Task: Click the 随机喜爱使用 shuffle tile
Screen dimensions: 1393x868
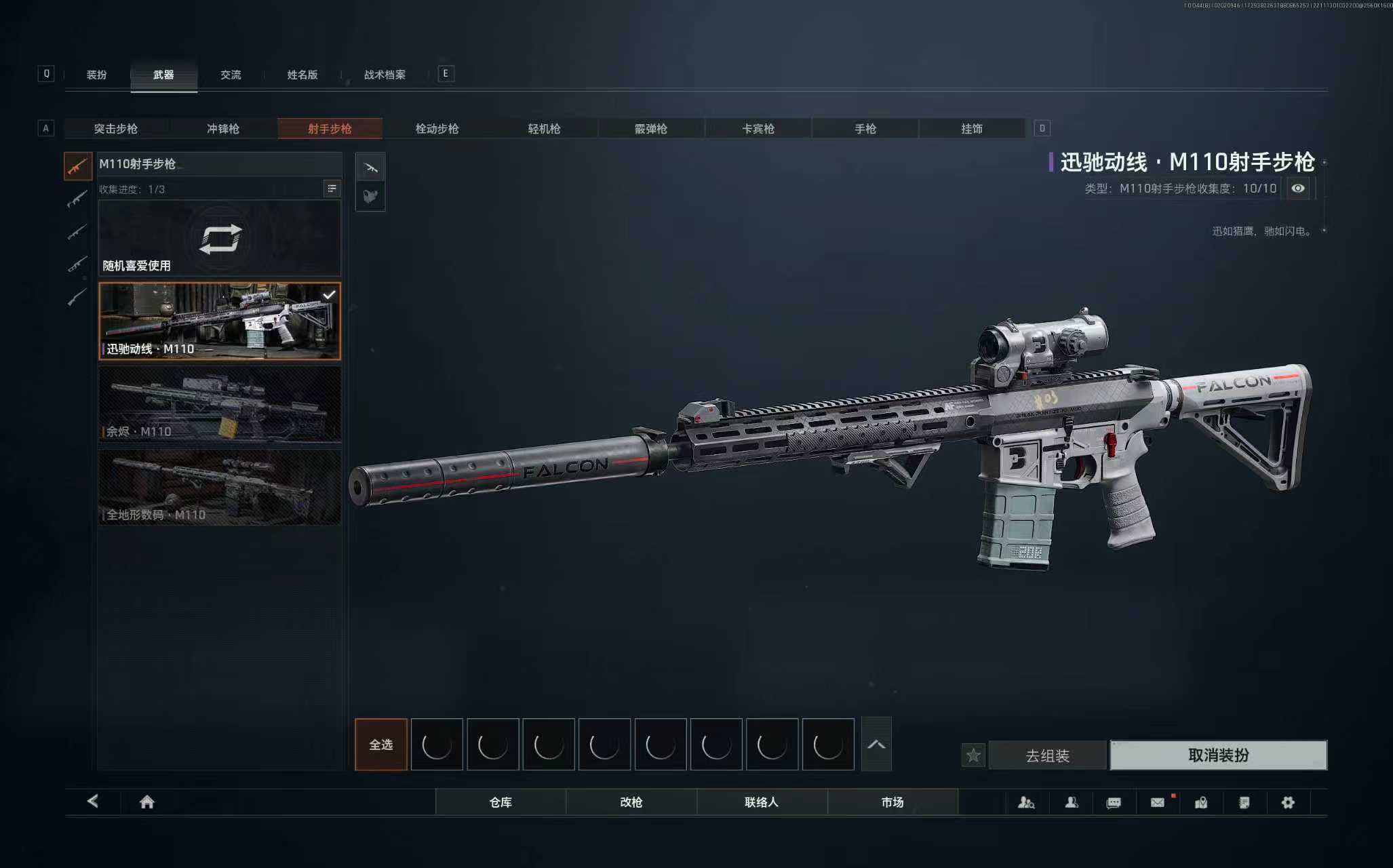Action: pos(220,239)
